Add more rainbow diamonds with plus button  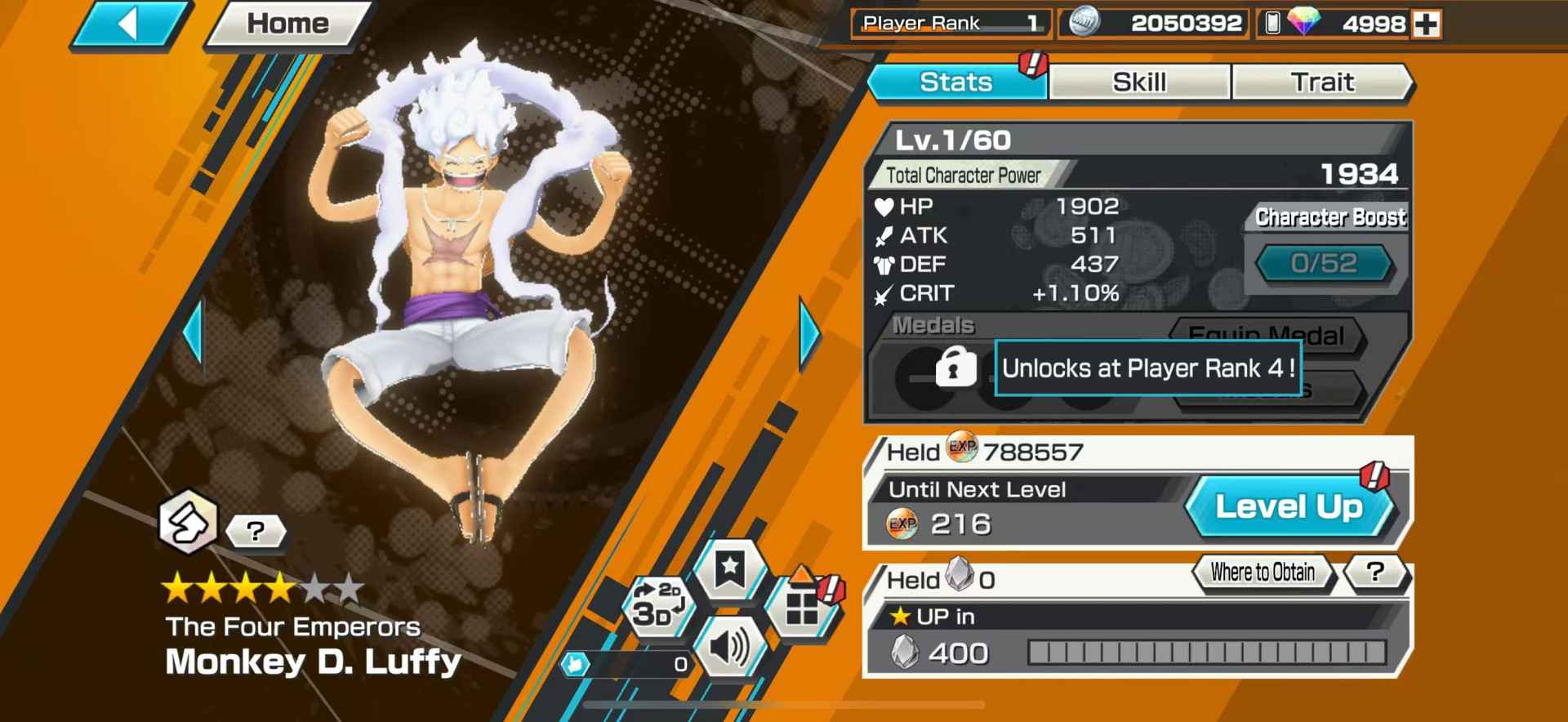coord(1427,24)
